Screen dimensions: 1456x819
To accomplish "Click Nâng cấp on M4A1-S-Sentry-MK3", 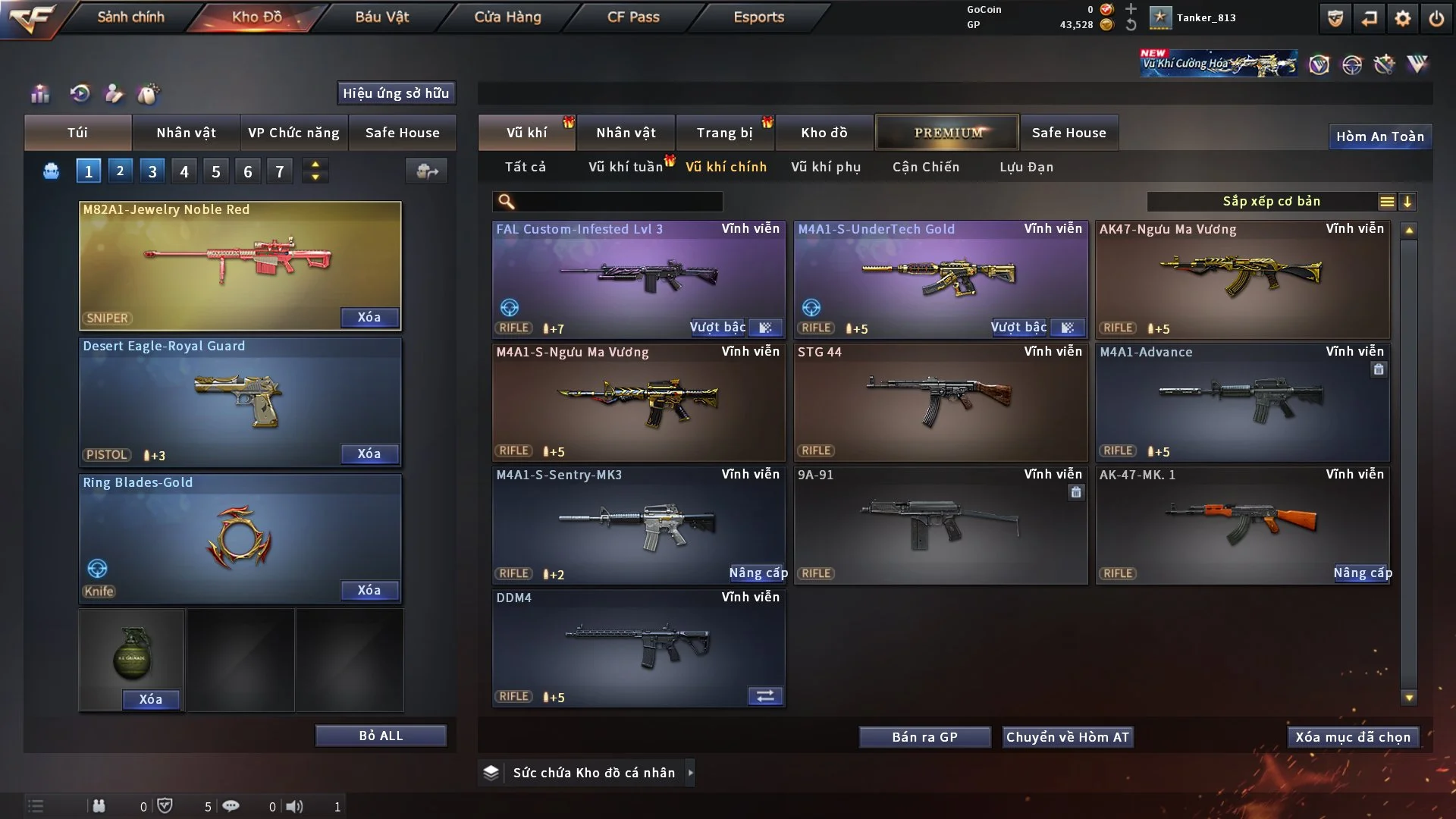I will click(x=758, y=573).
